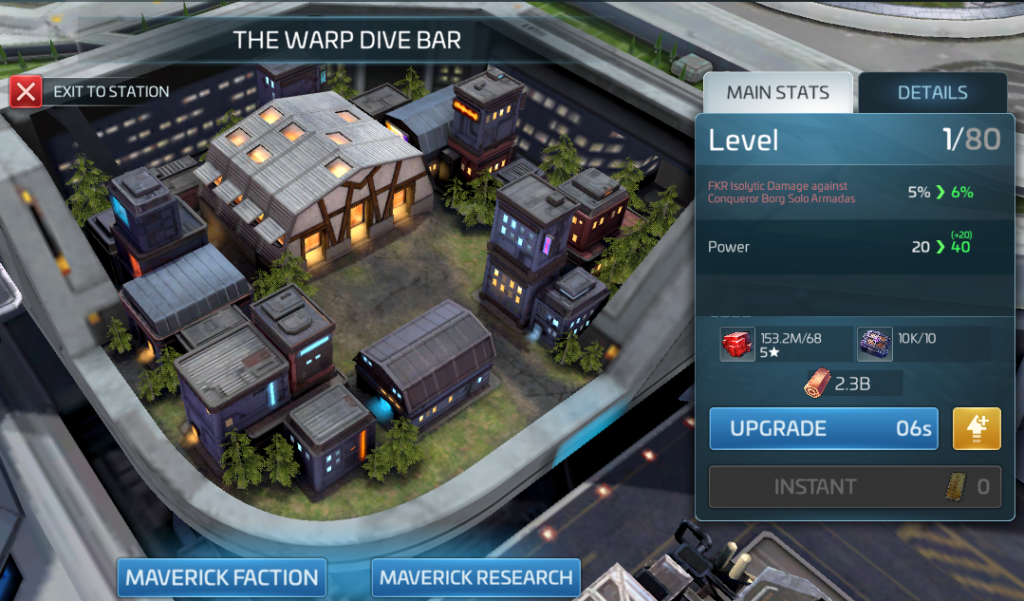Image resolution: width=1024 pixels, height=601 pixels.
Task: Open the Details tab
Action: point(932,93)
